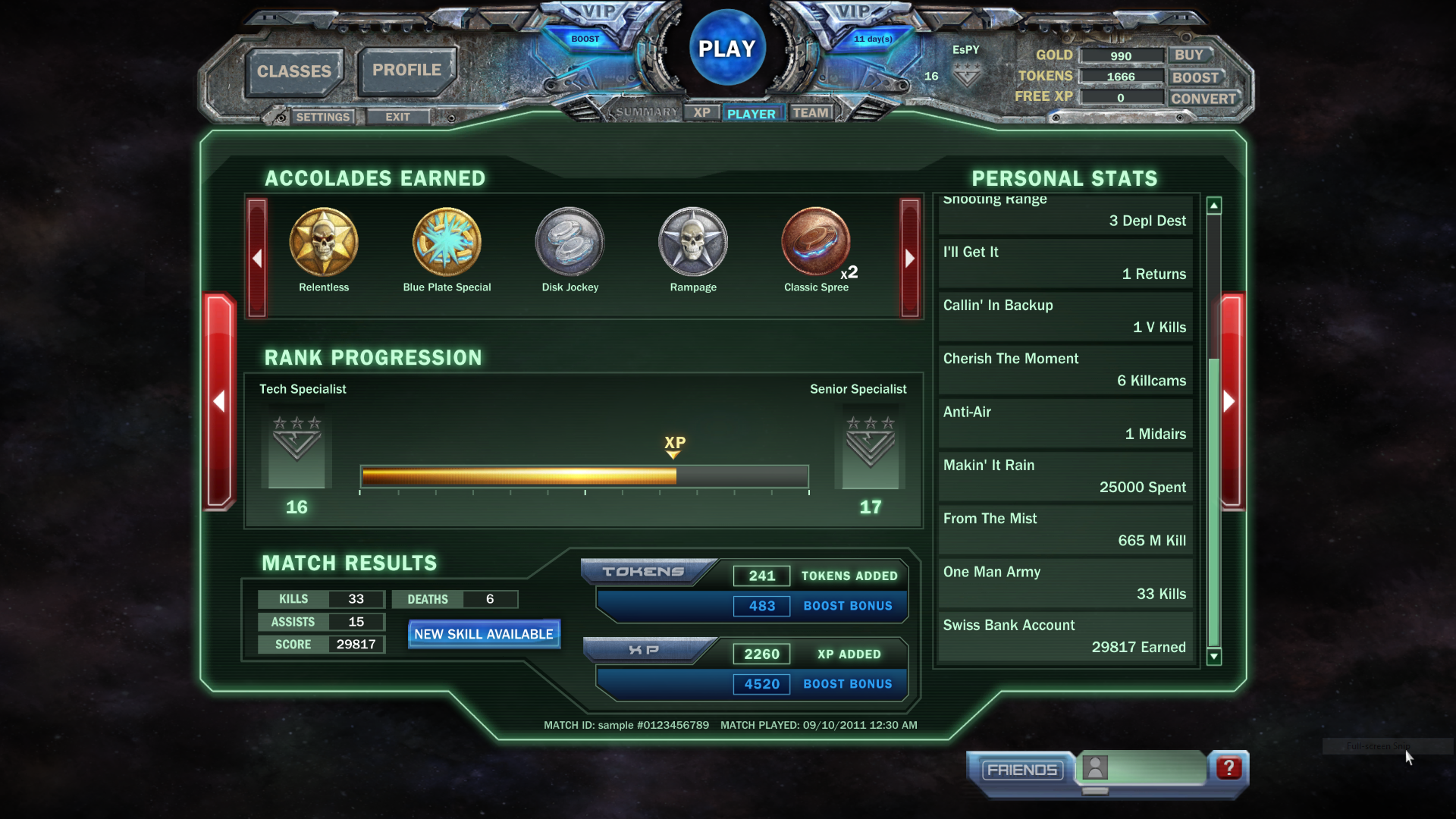Click the EXIT button
The width and height of the screenshot is (1456, 819).
397,117
